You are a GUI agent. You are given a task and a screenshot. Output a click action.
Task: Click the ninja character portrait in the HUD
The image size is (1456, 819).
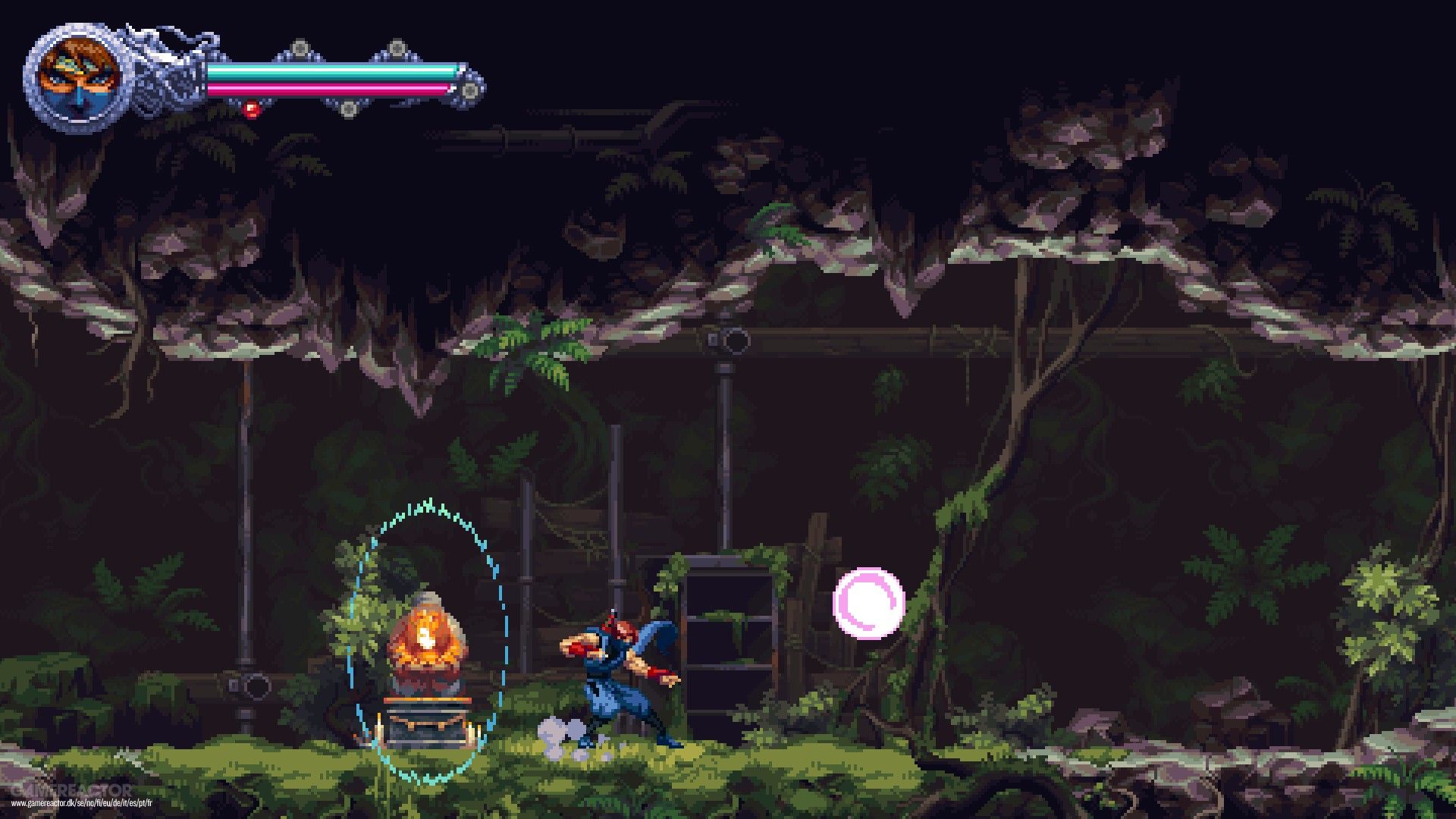pyautogui.click(x=80, y=72)
